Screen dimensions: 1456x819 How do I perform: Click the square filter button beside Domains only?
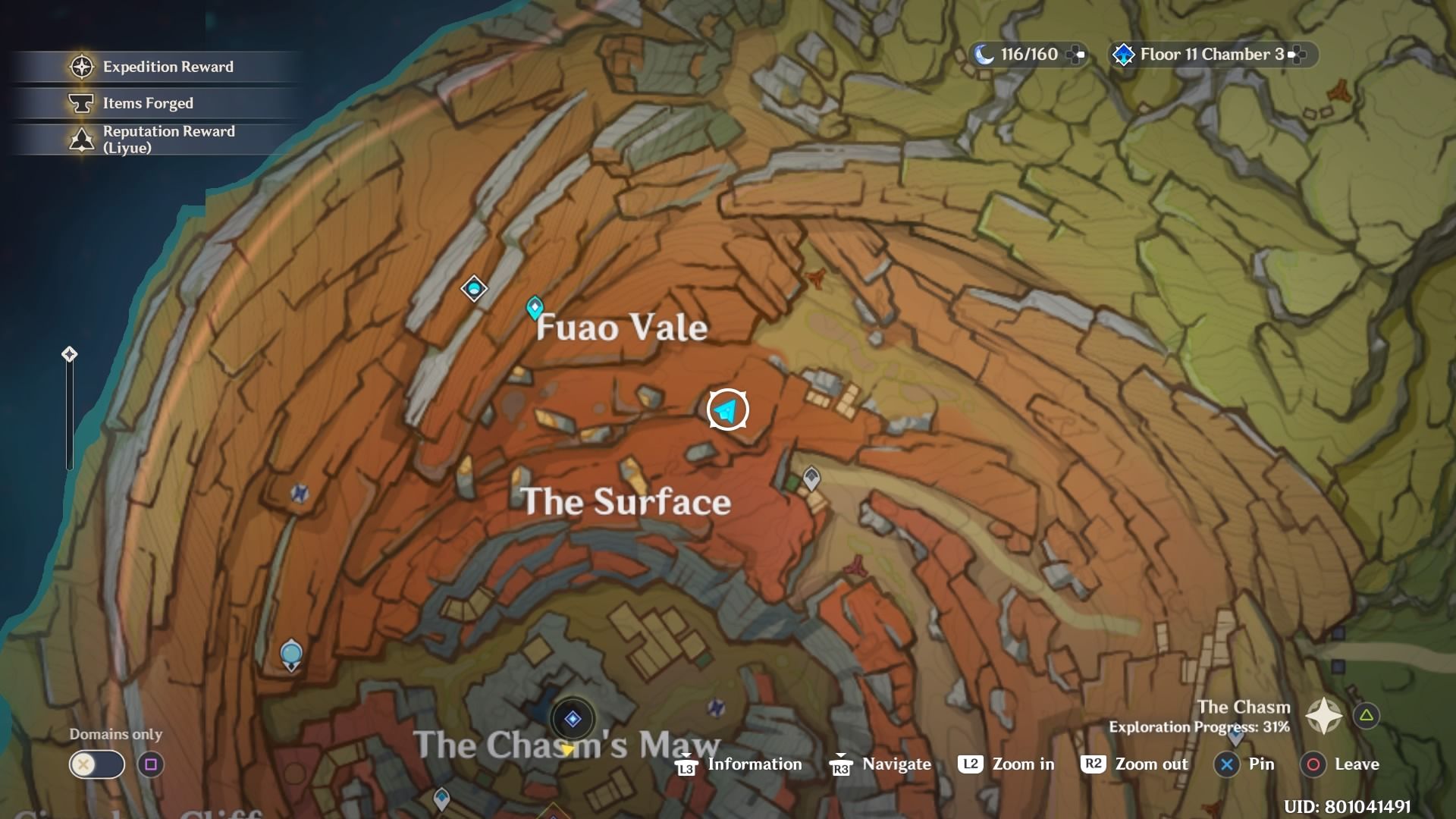[150, 764]
